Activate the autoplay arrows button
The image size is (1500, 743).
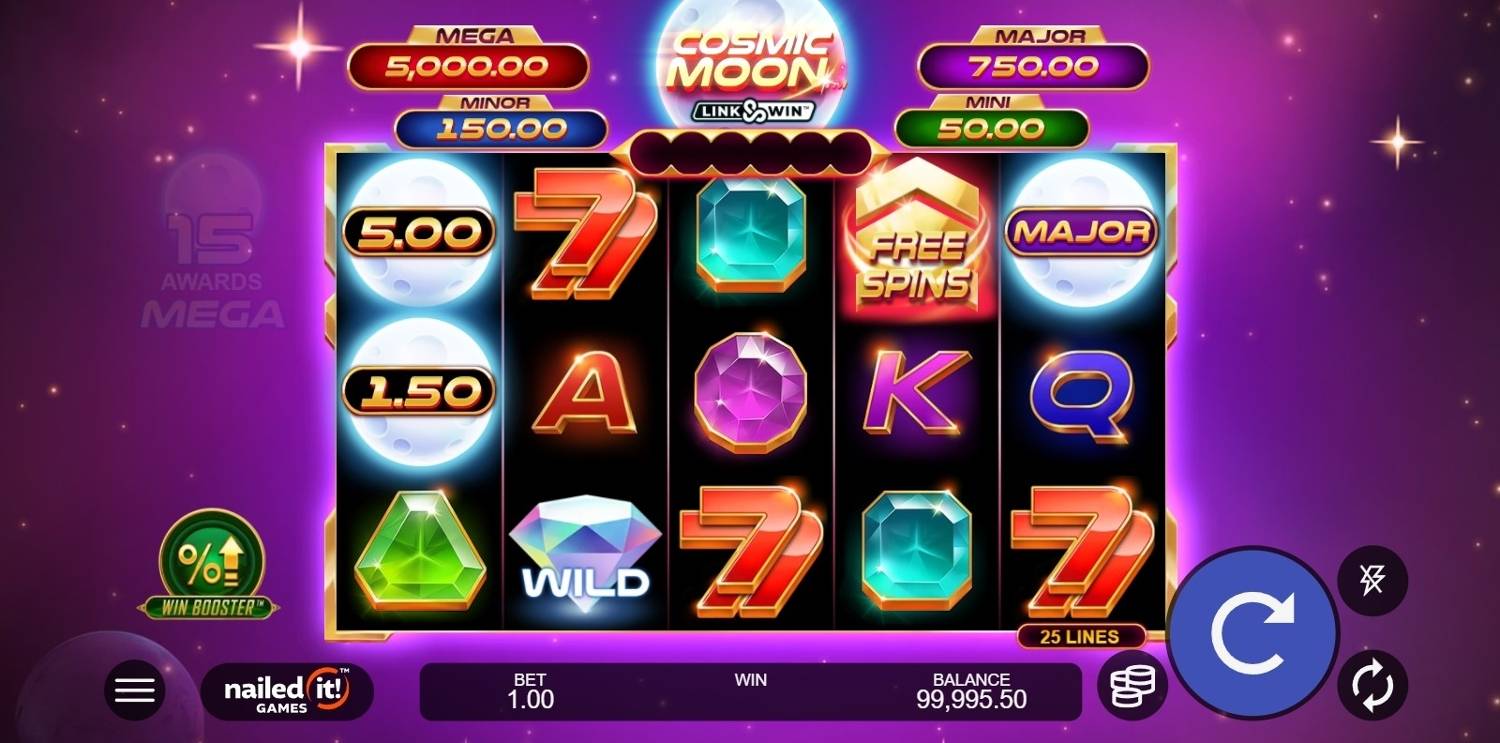coord(1372,685)
